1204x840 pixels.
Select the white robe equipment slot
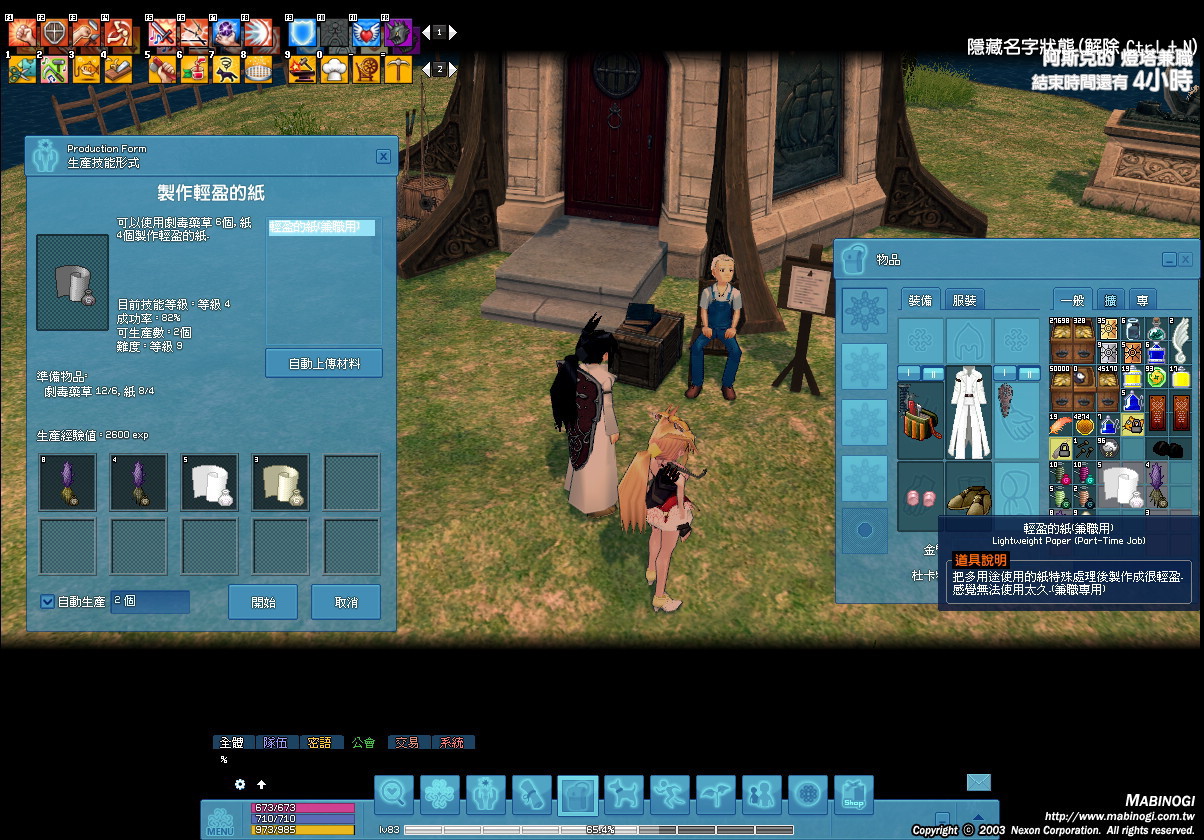[x=968, y=413]
